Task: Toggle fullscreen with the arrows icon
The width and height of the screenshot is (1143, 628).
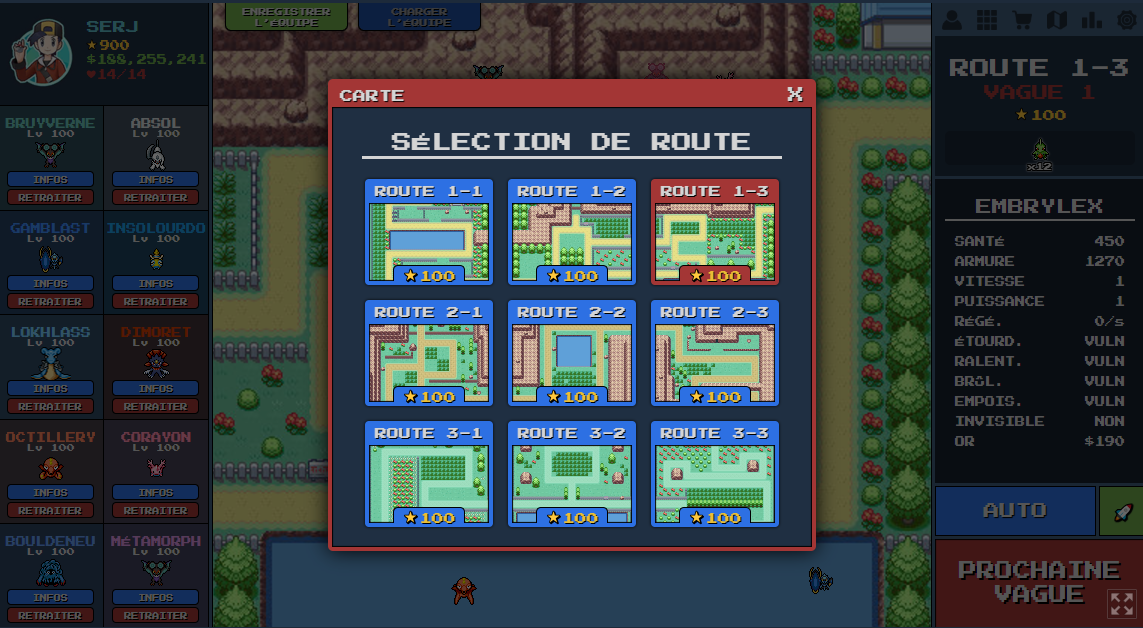Action: [x=1122, y=604]
